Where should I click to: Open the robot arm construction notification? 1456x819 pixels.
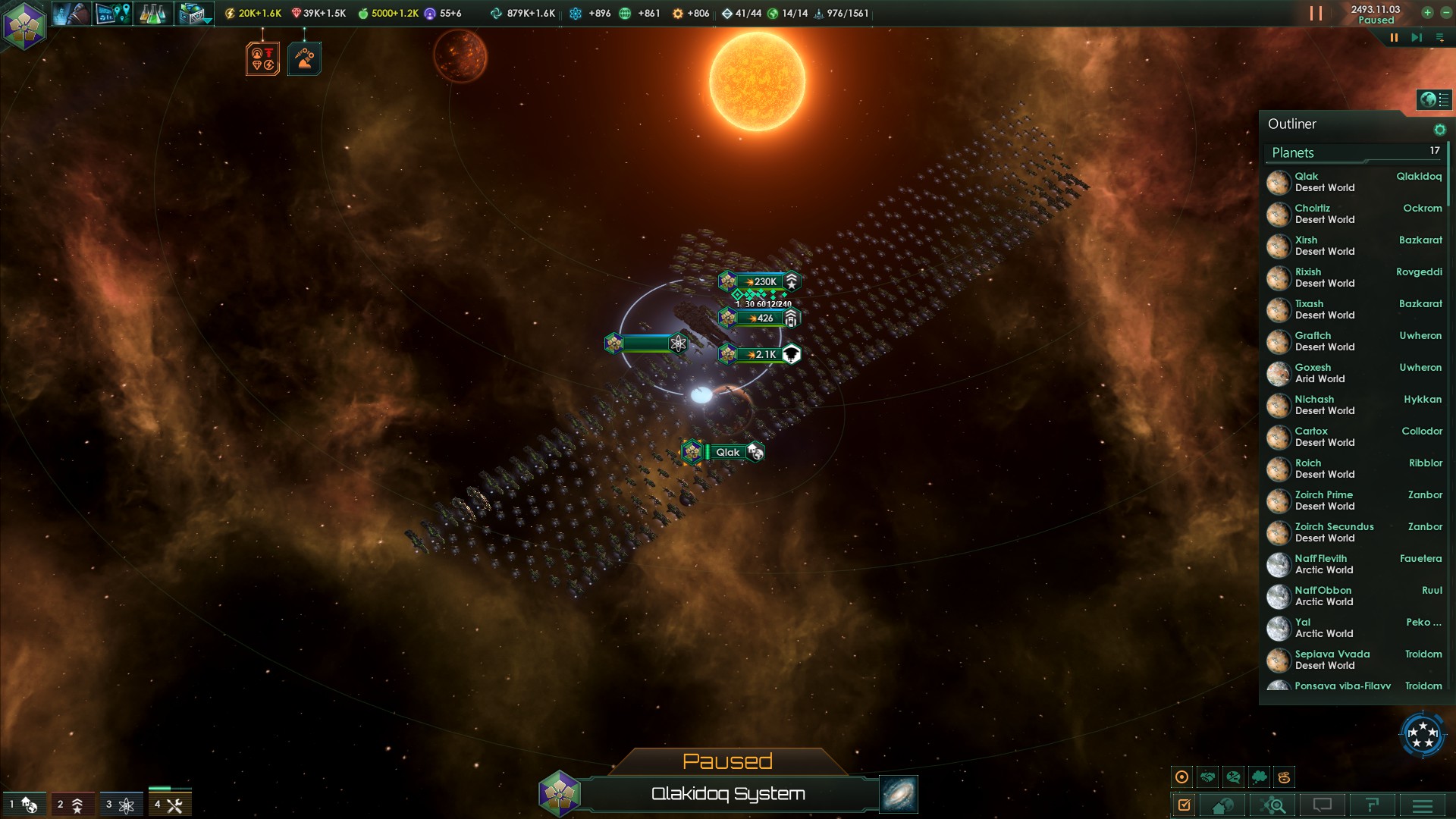pos(304,58)
